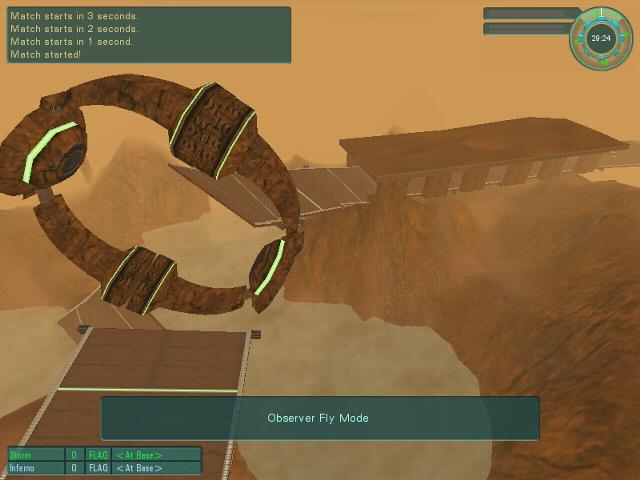Select the Inferno team row

point(104,468)
